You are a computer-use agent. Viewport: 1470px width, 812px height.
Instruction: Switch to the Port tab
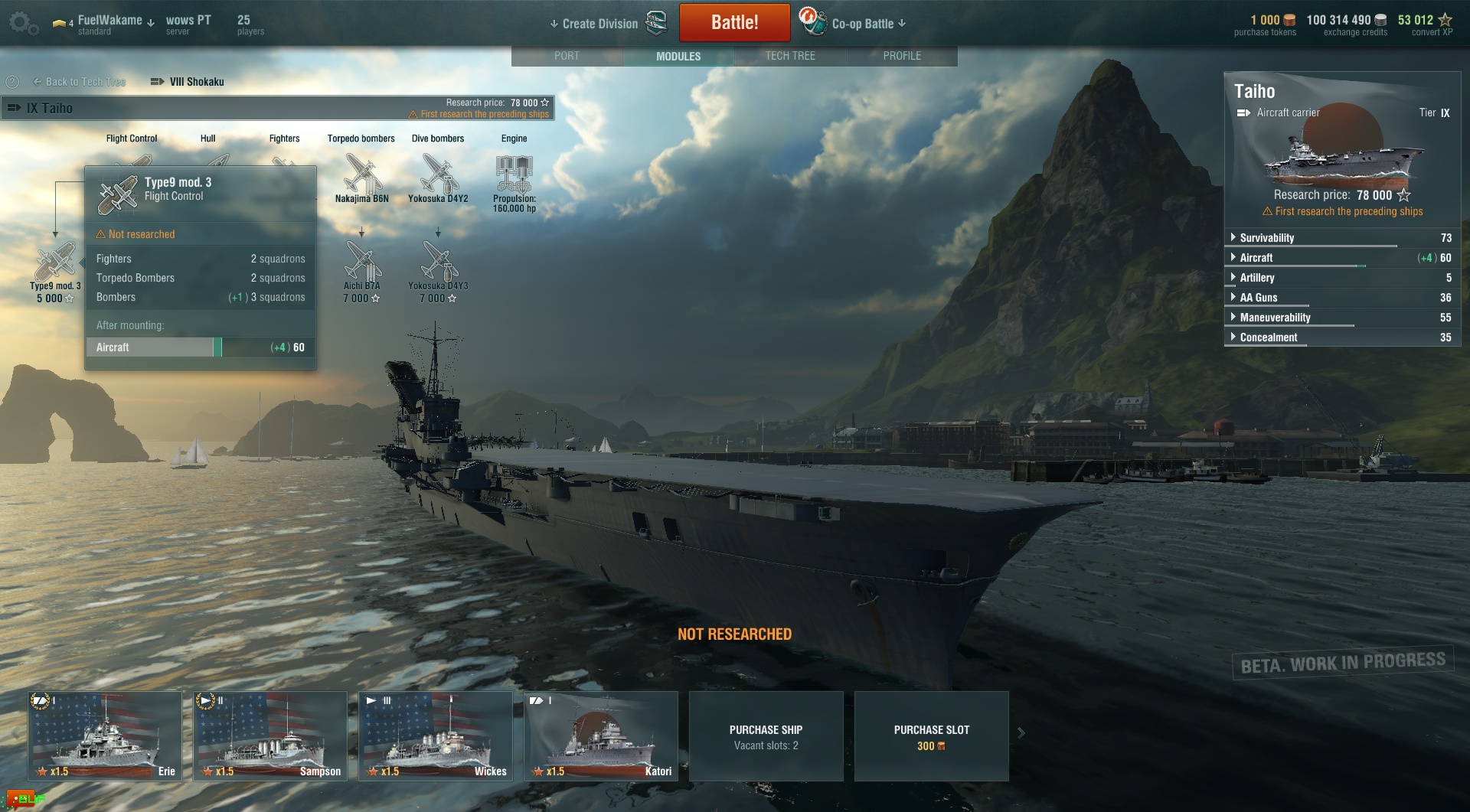pos(567,56)
